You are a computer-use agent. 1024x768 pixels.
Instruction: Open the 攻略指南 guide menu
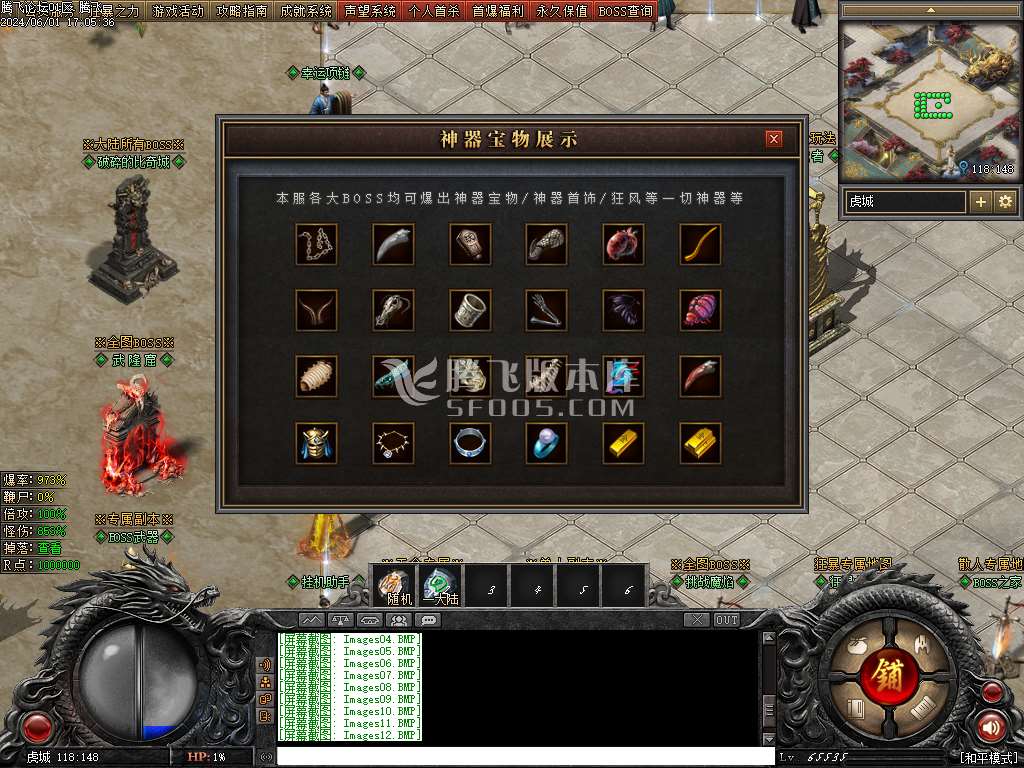click(x=242, y=11)
